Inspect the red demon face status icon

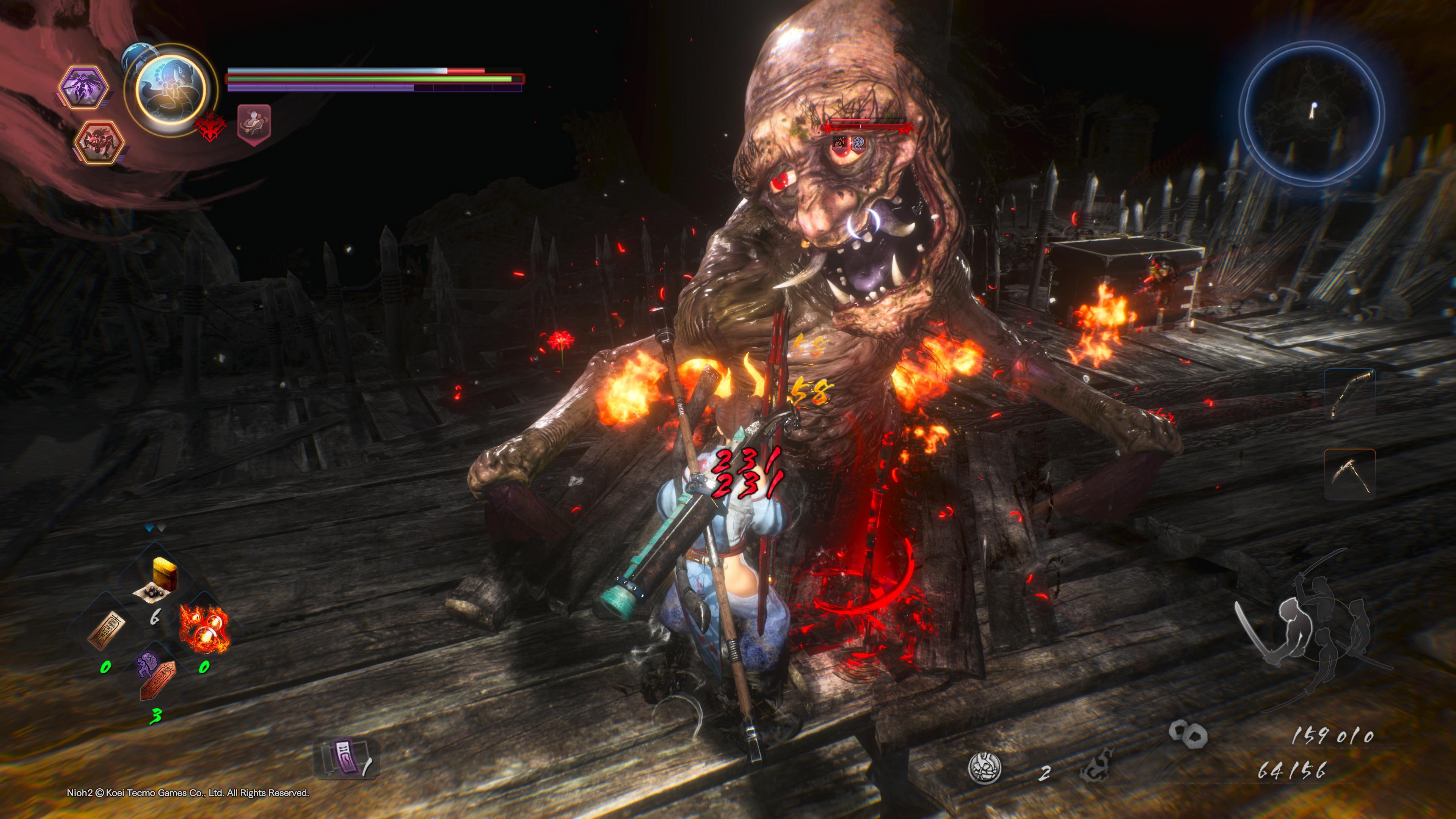pos(210,126)
